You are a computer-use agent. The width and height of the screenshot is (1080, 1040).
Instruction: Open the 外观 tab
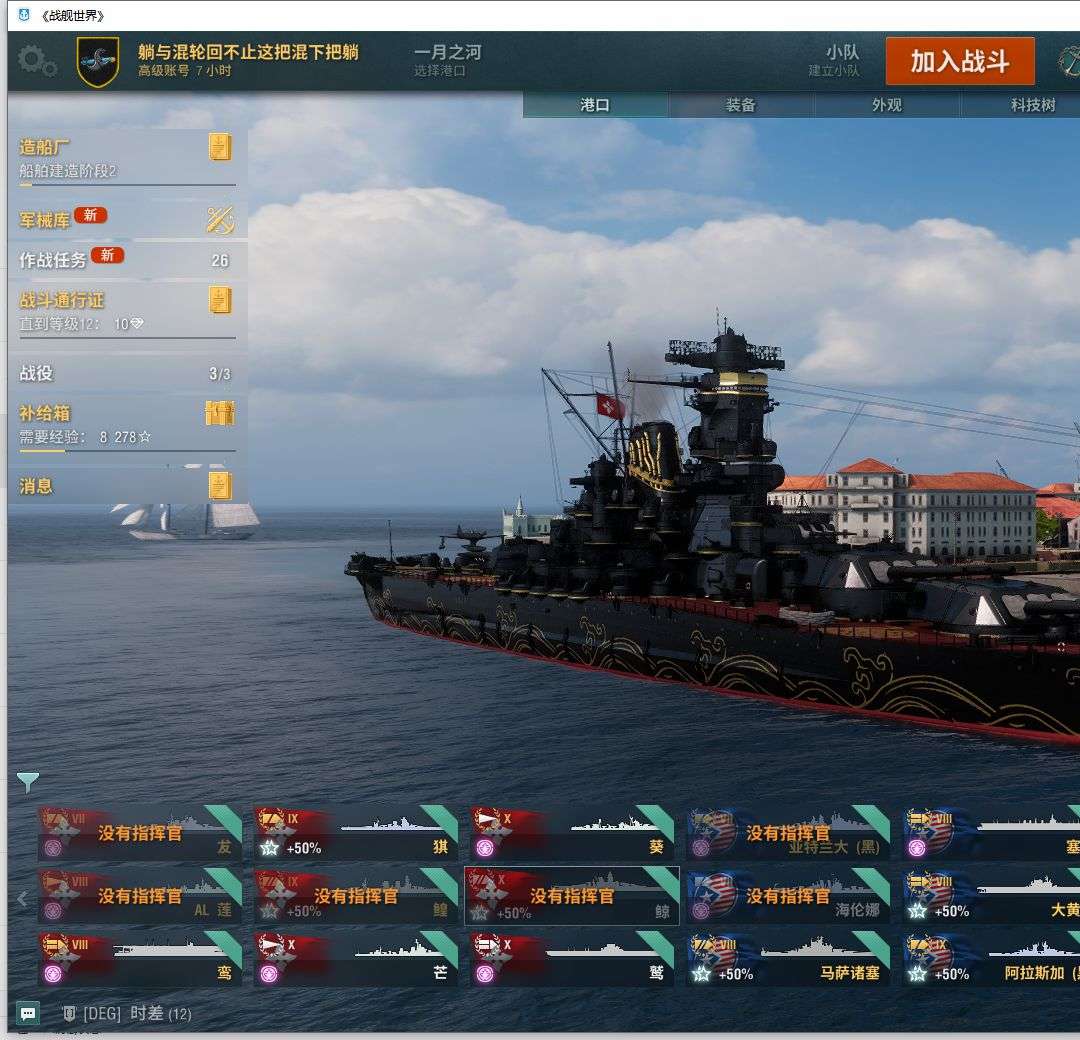tap(887, 105)
